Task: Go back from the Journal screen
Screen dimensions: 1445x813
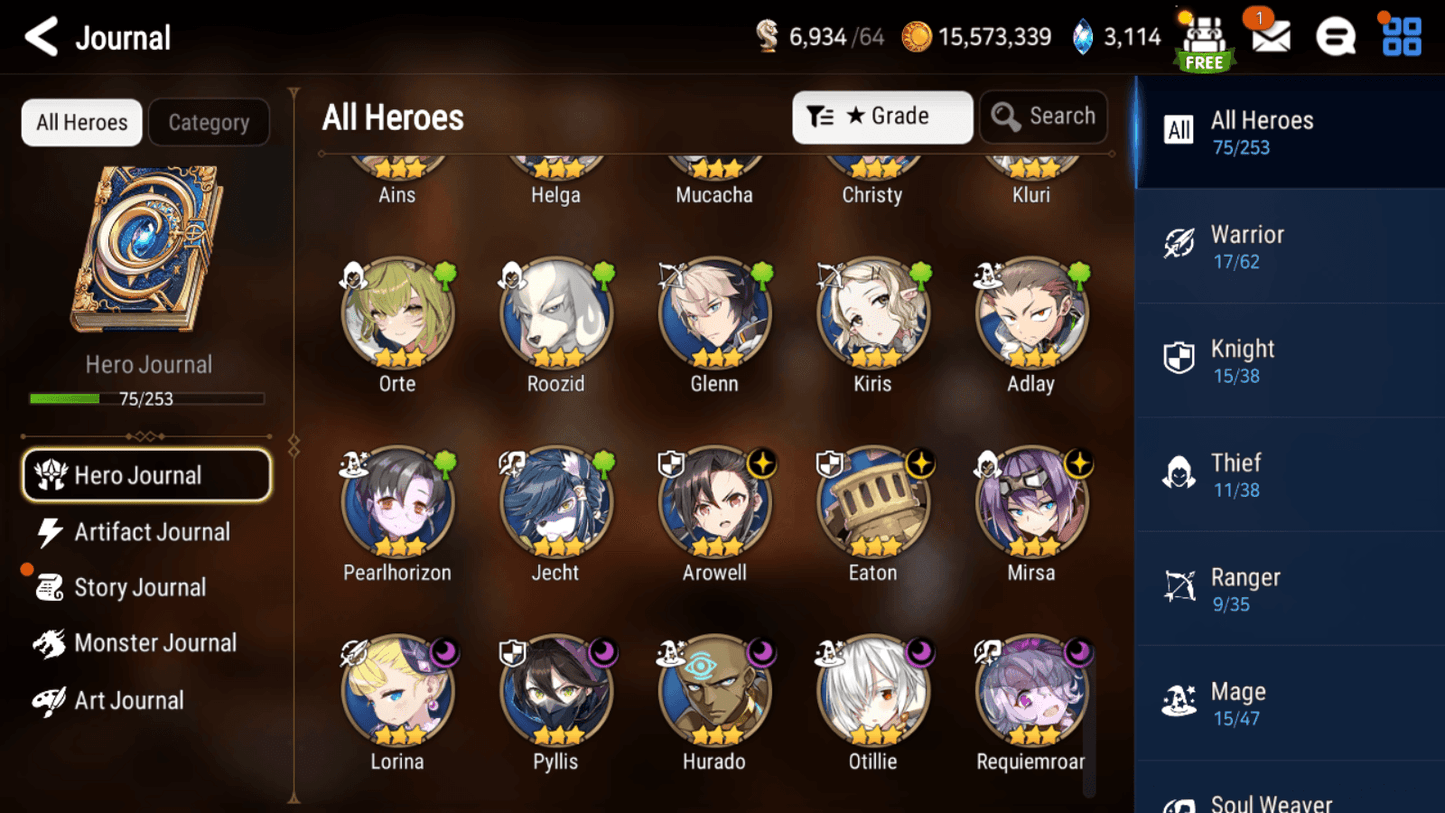Action: [41, 38]
